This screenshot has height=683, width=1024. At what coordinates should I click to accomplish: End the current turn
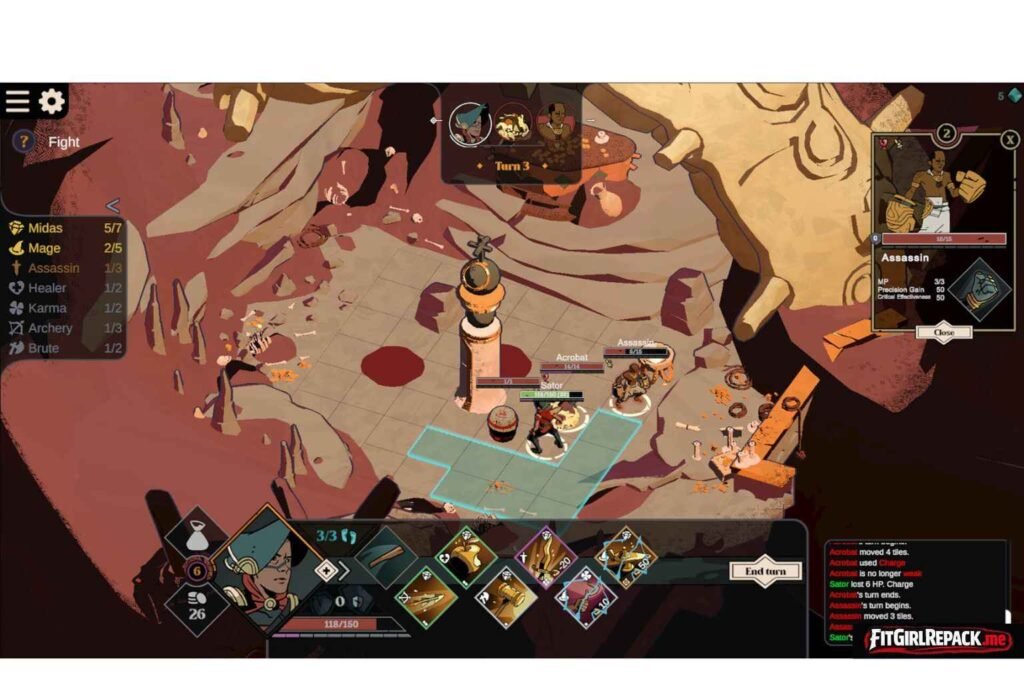[766, 571]
